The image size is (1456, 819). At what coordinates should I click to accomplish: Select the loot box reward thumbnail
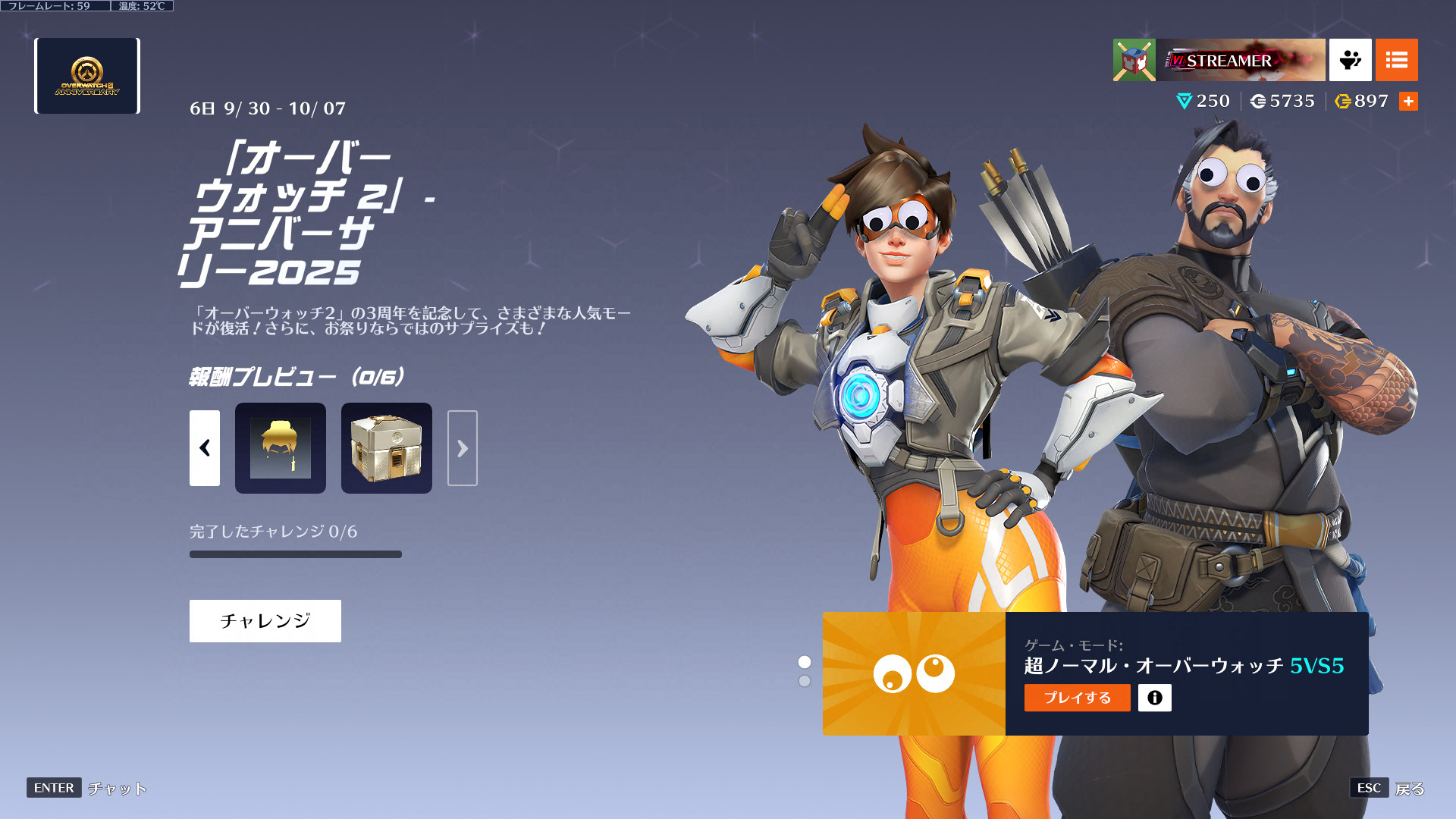387,448
